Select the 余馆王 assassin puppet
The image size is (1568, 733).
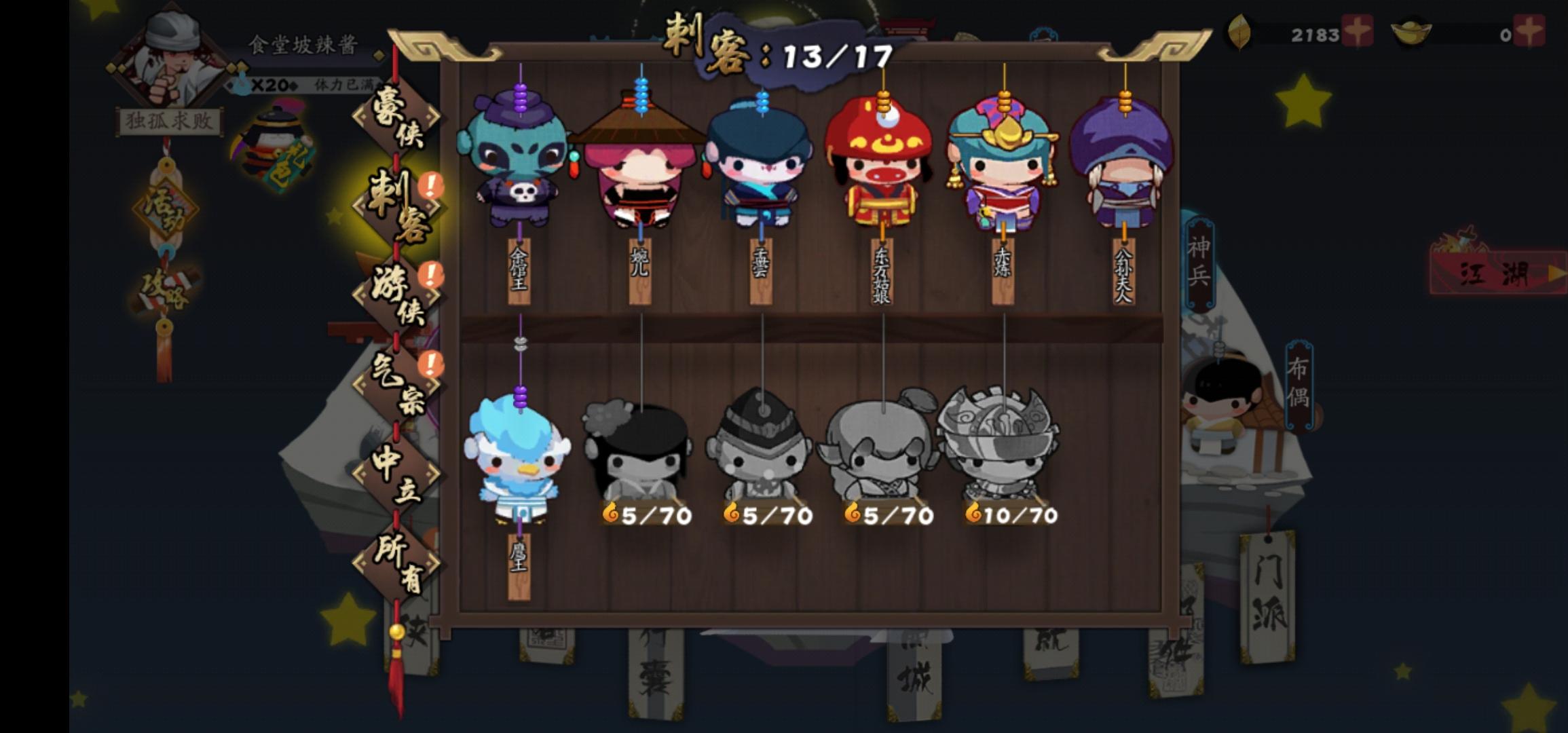[x=519, y=163]
